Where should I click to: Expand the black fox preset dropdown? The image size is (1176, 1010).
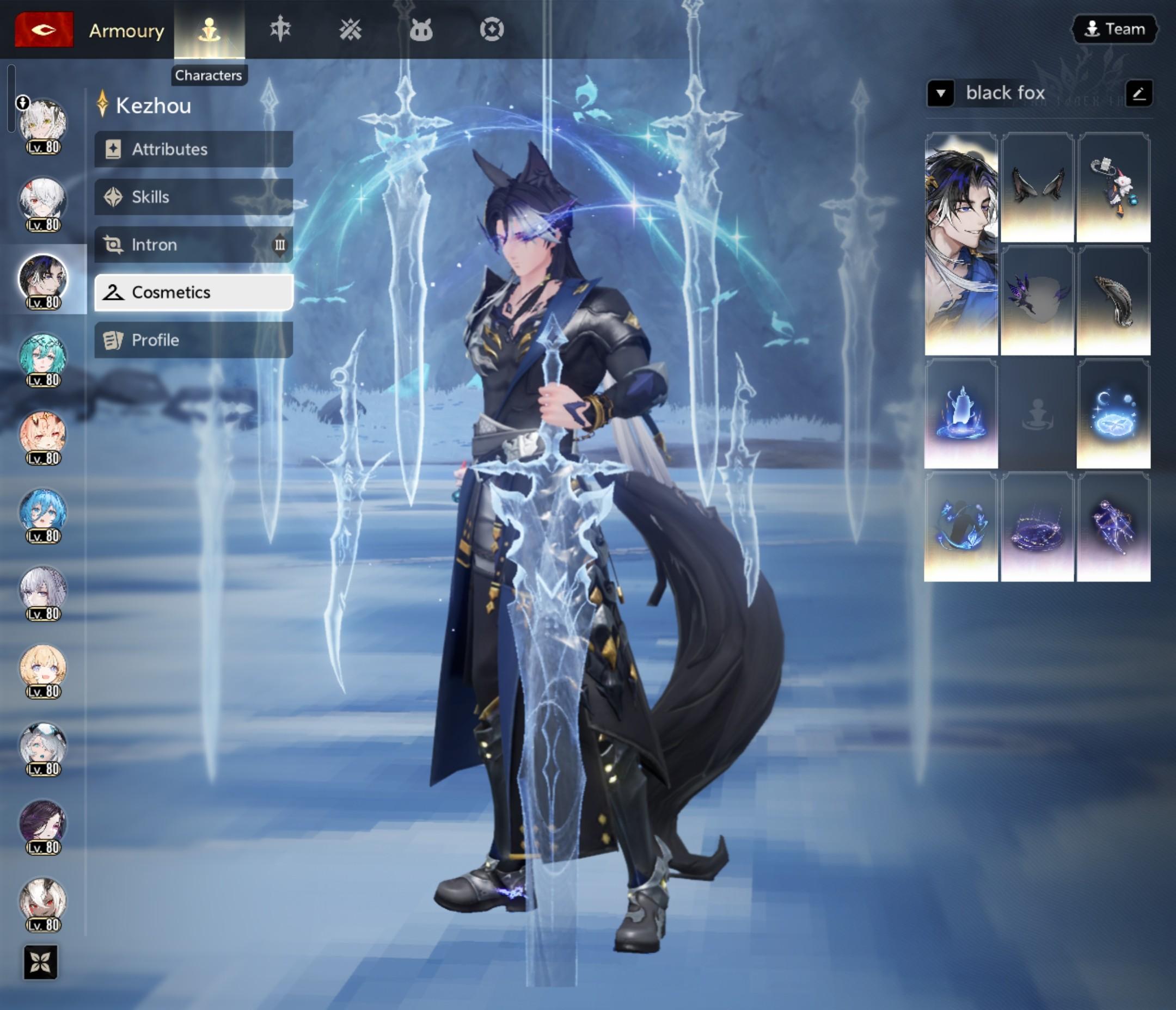(940, 93)
